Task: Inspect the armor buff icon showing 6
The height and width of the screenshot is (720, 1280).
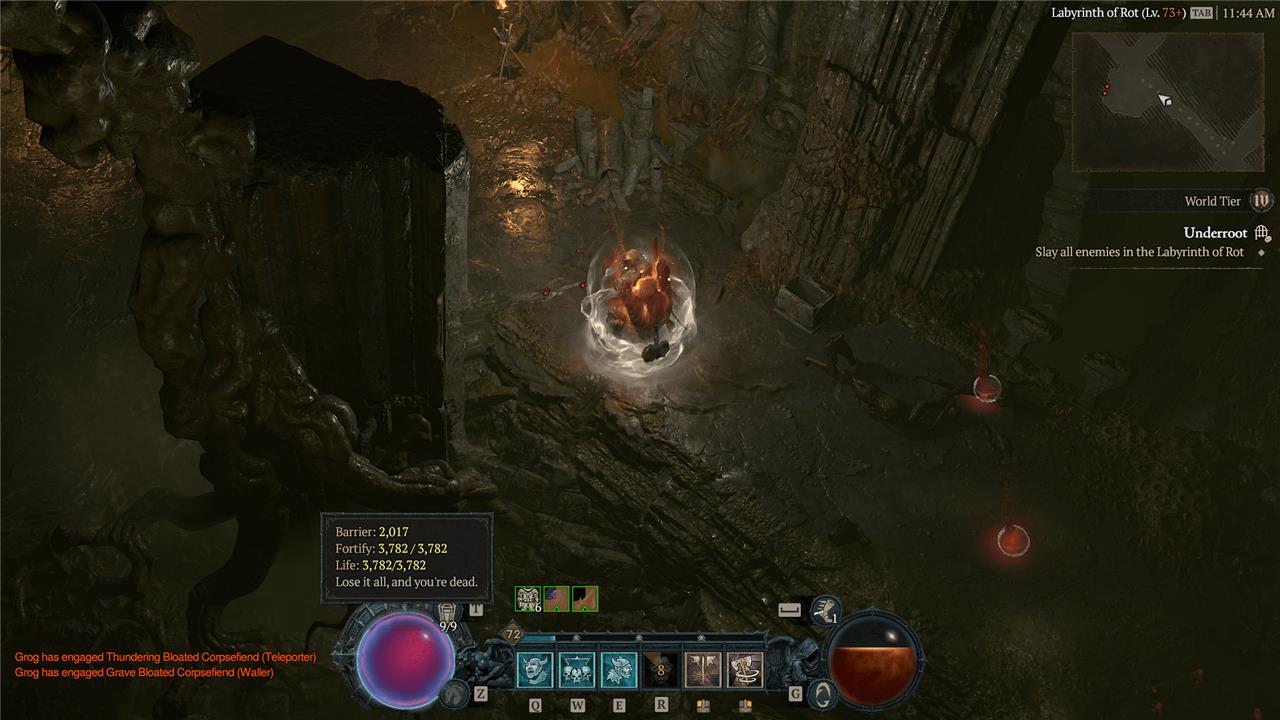Action: click(527, 599)
